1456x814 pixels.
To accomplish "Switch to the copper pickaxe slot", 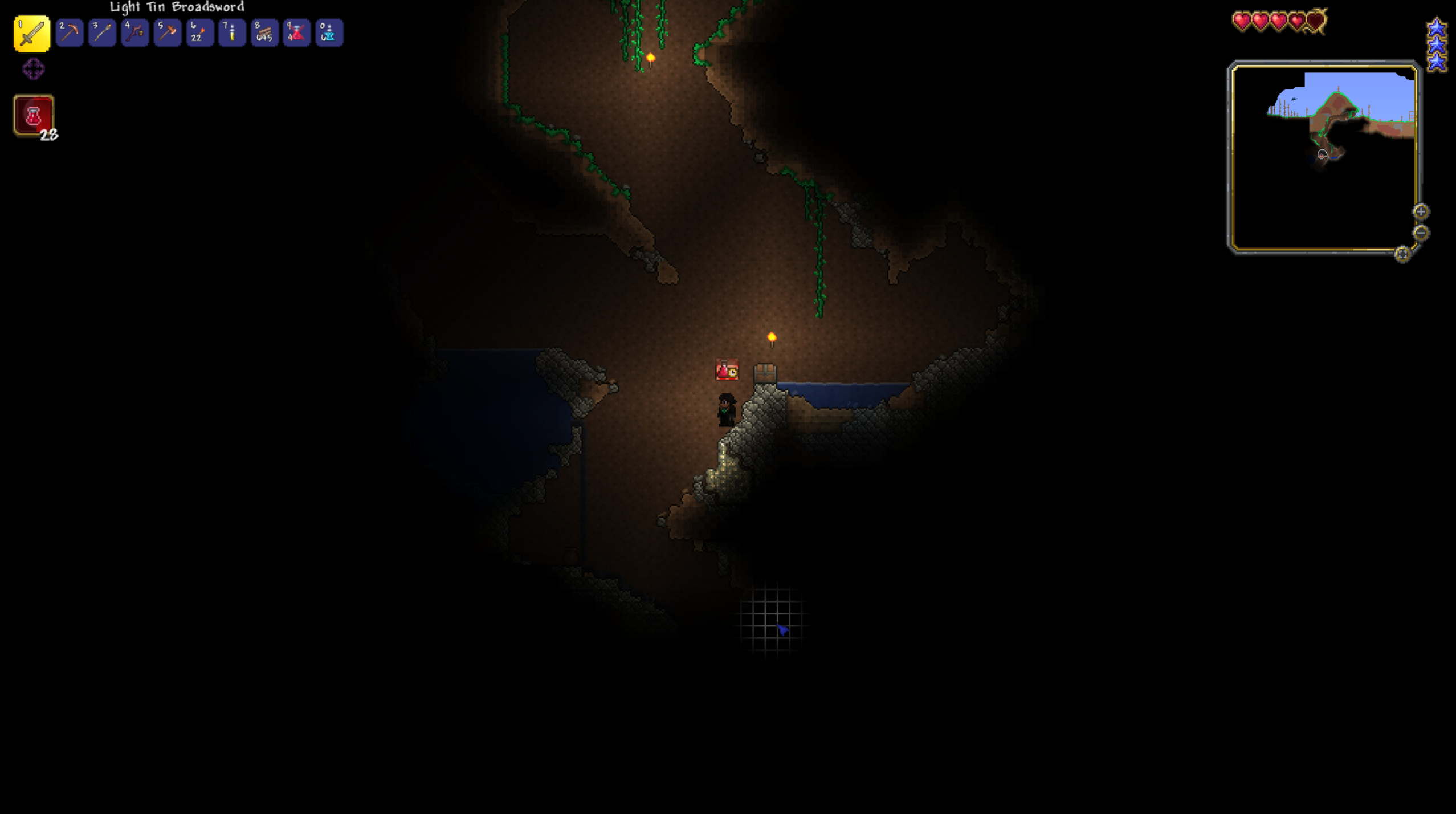I will [x=70, y=32].
